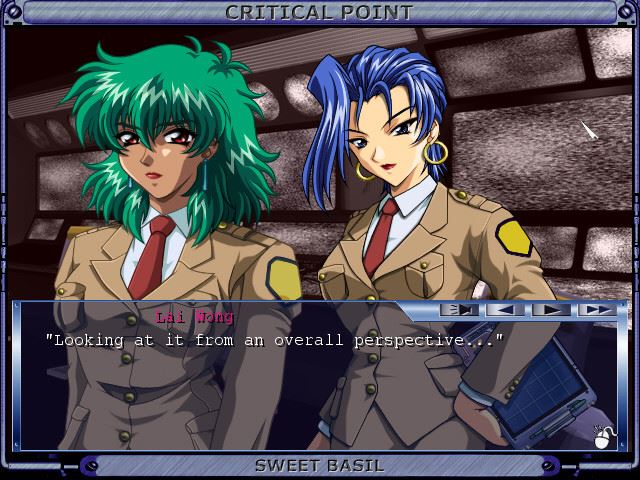Advance dialogue with the single right arrow
Screen dimensions: 640x480
click(x=550, y=310)
